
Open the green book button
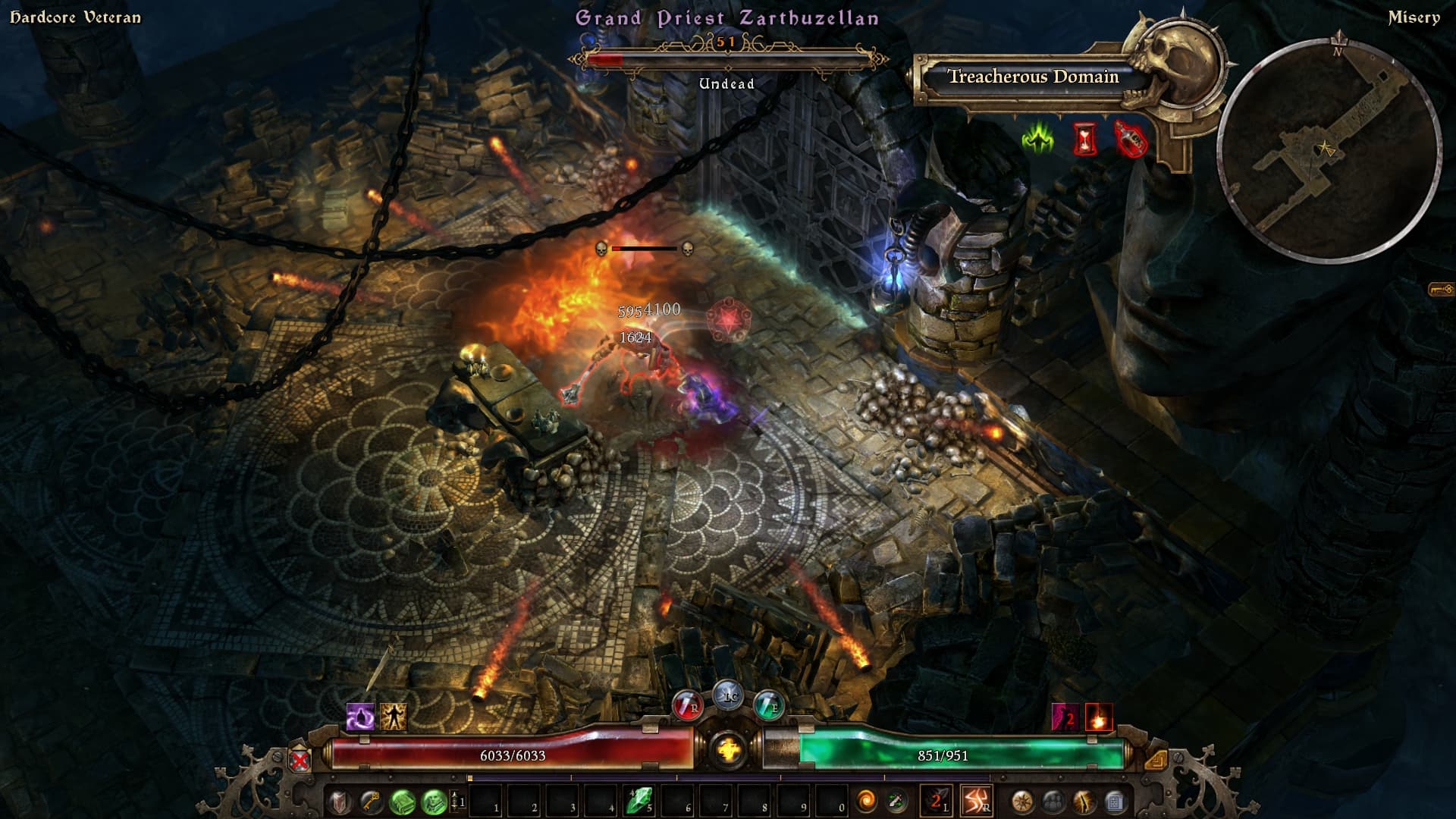click(x=402, y=801)
